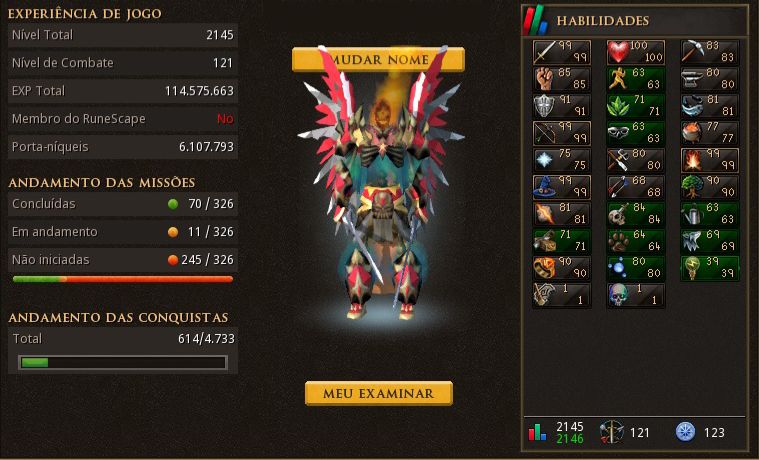Screen dimensions: 759x460
Task: Open the Agility running figure skill
Action: 635,80
